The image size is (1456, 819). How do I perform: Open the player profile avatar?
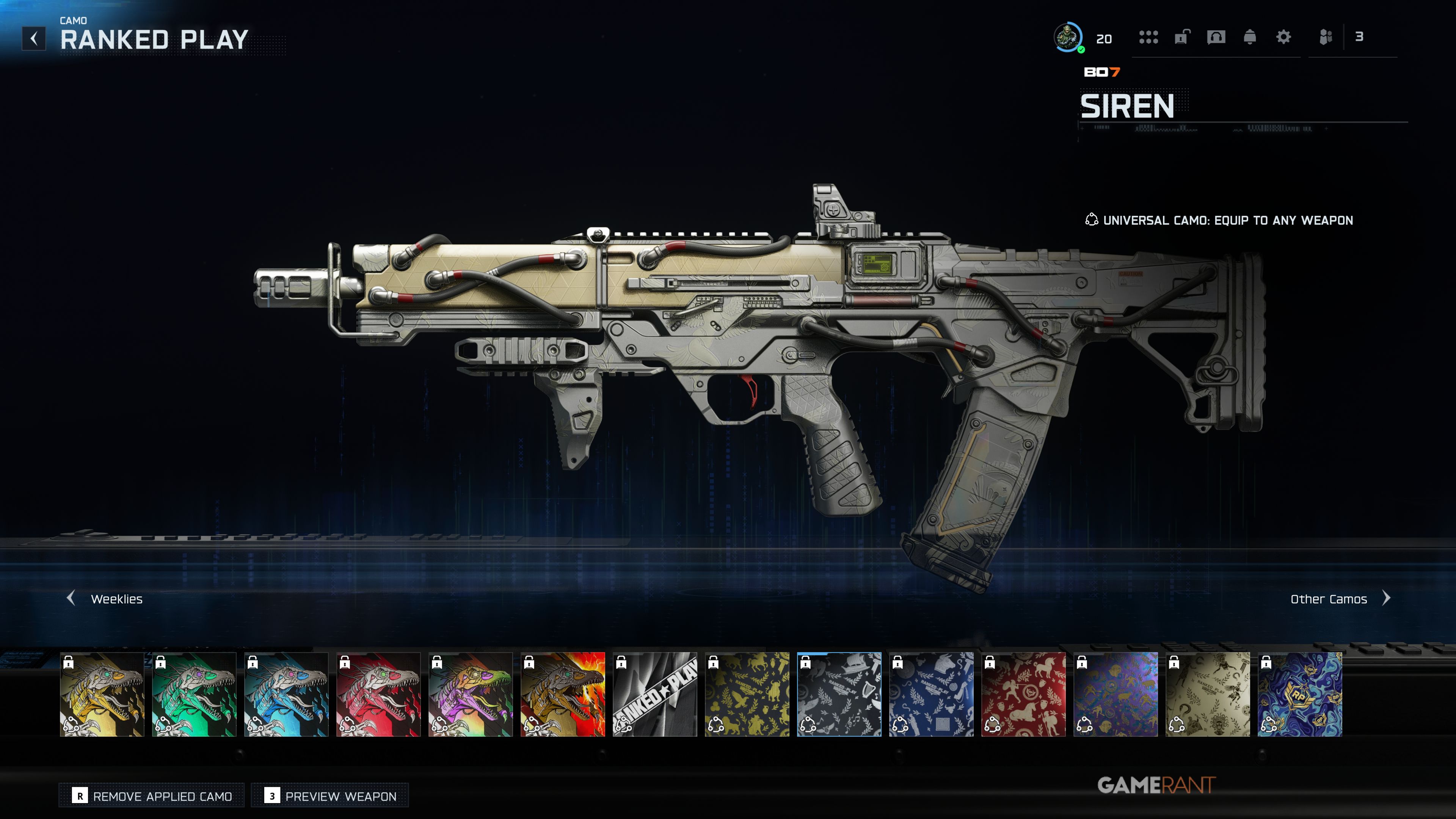click(x=1068, y=37)
